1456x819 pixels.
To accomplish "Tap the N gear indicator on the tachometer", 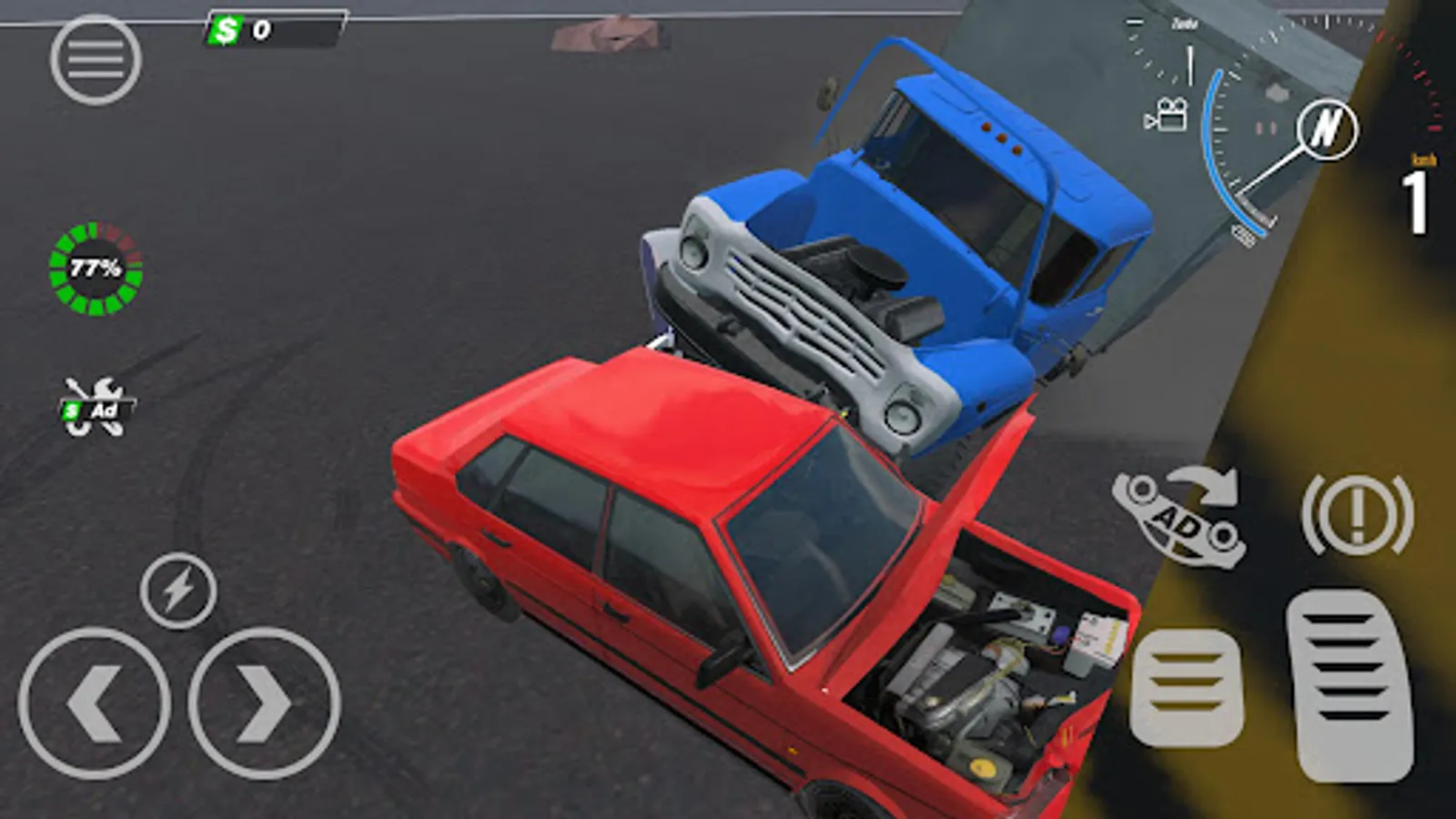I will click(x=1329, y=127).
